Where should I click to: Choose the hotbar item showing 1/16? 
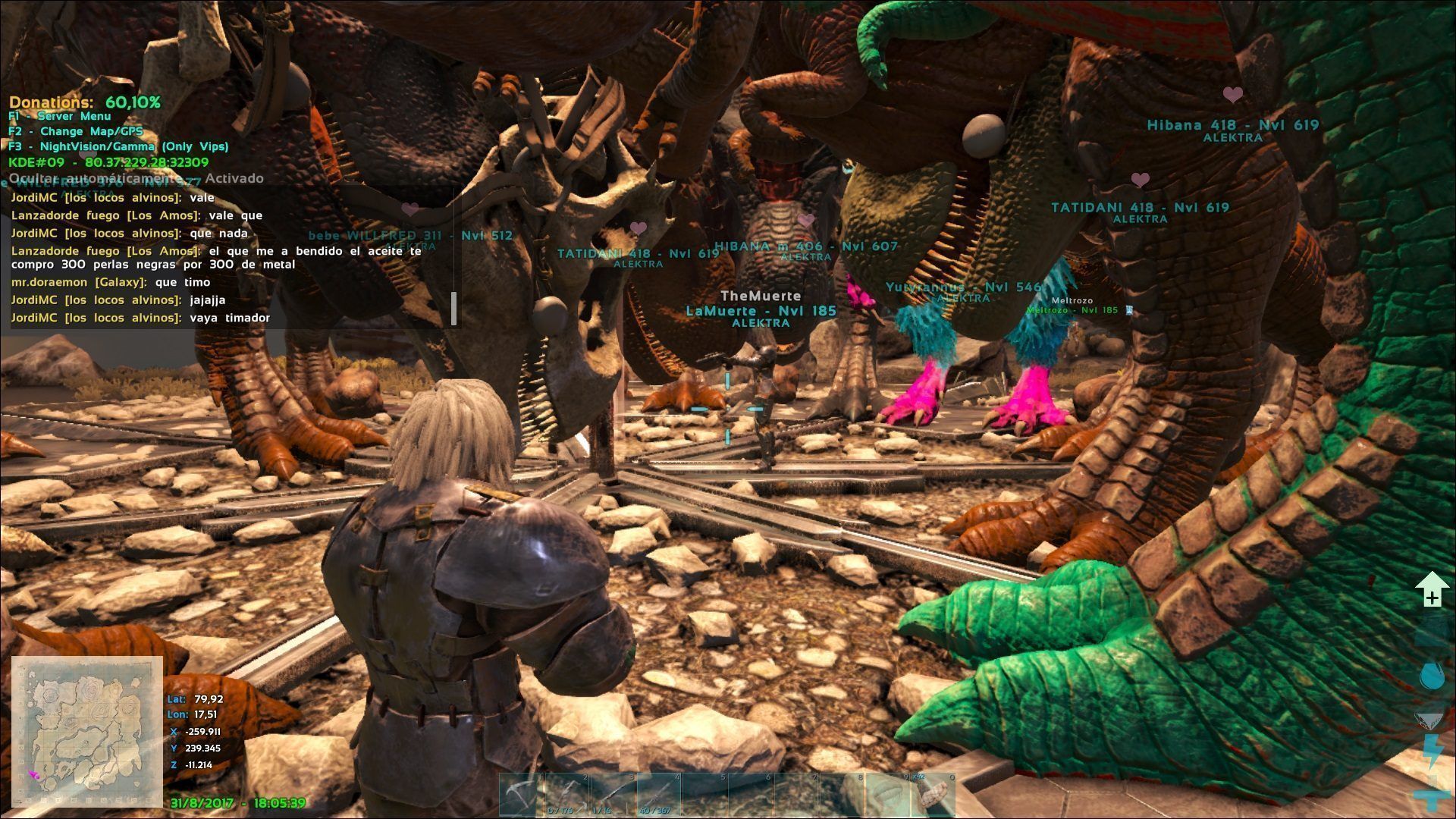[x=613, y=795]
